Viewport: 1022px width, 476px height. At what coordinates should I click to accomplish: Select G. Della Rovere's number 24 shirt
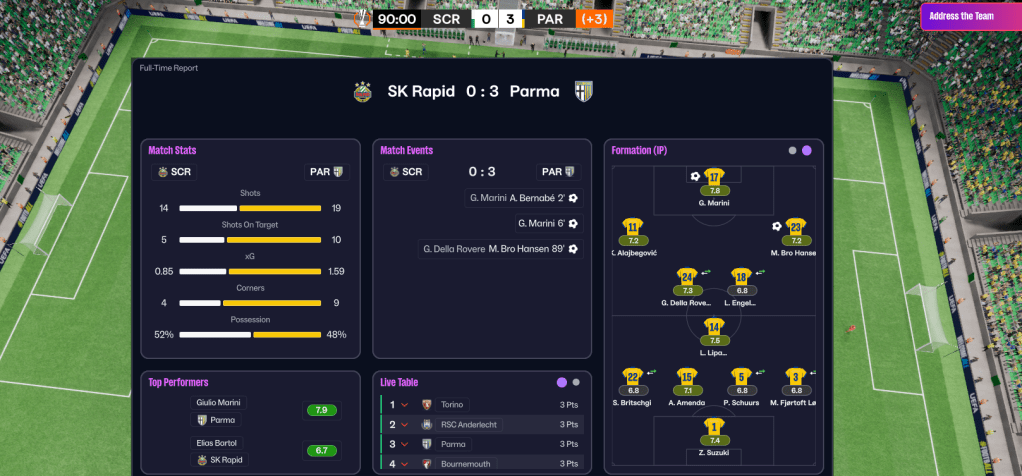tap(687, 277)
